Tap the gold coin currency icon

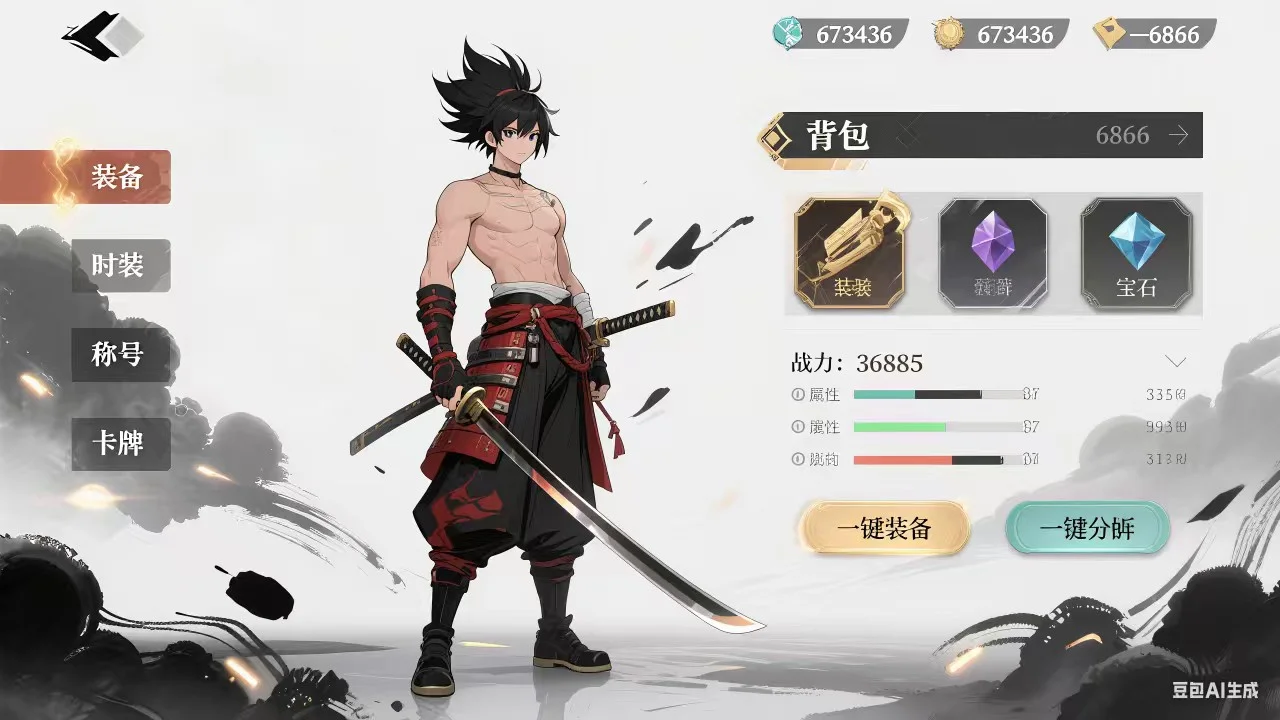tap(949, 34)
